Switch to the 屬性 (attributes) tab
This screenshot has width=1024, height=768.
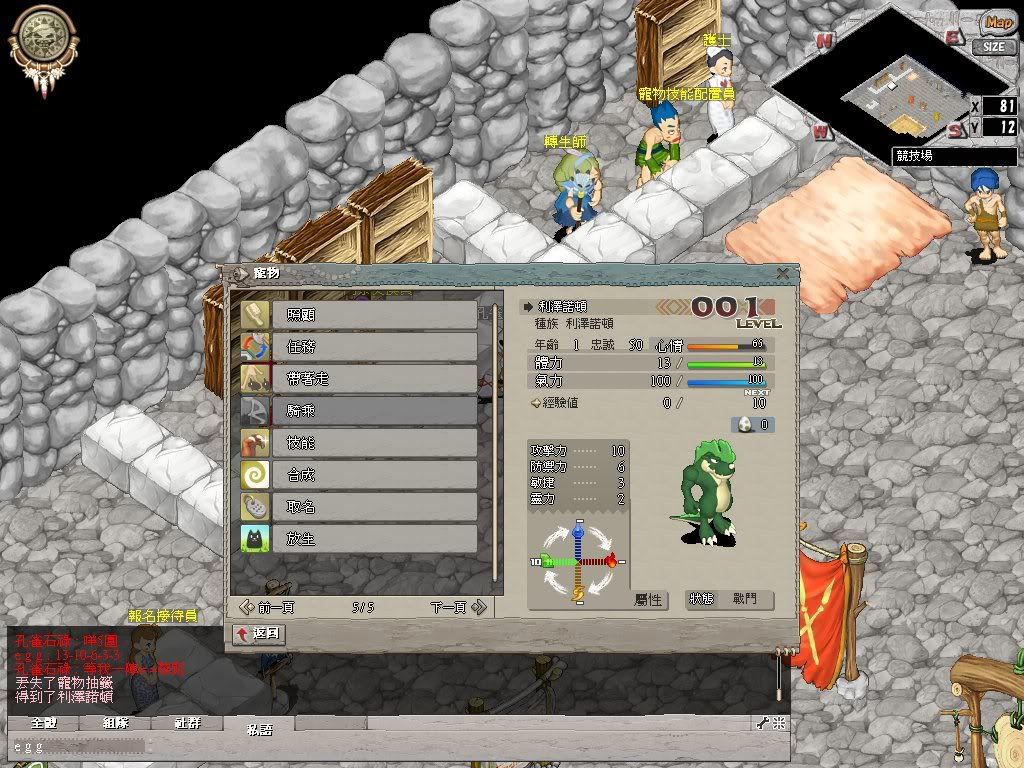pyautogui.click(x=649, y=600)
